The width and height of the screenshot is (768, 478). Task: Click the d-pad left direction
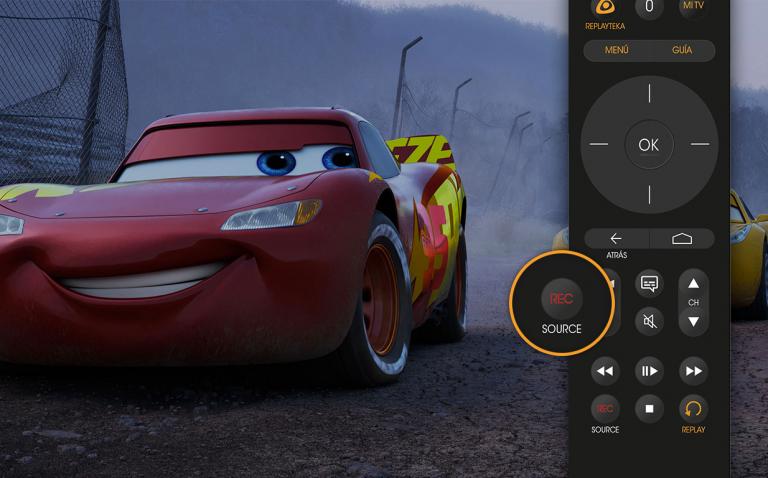pos(599,144)
